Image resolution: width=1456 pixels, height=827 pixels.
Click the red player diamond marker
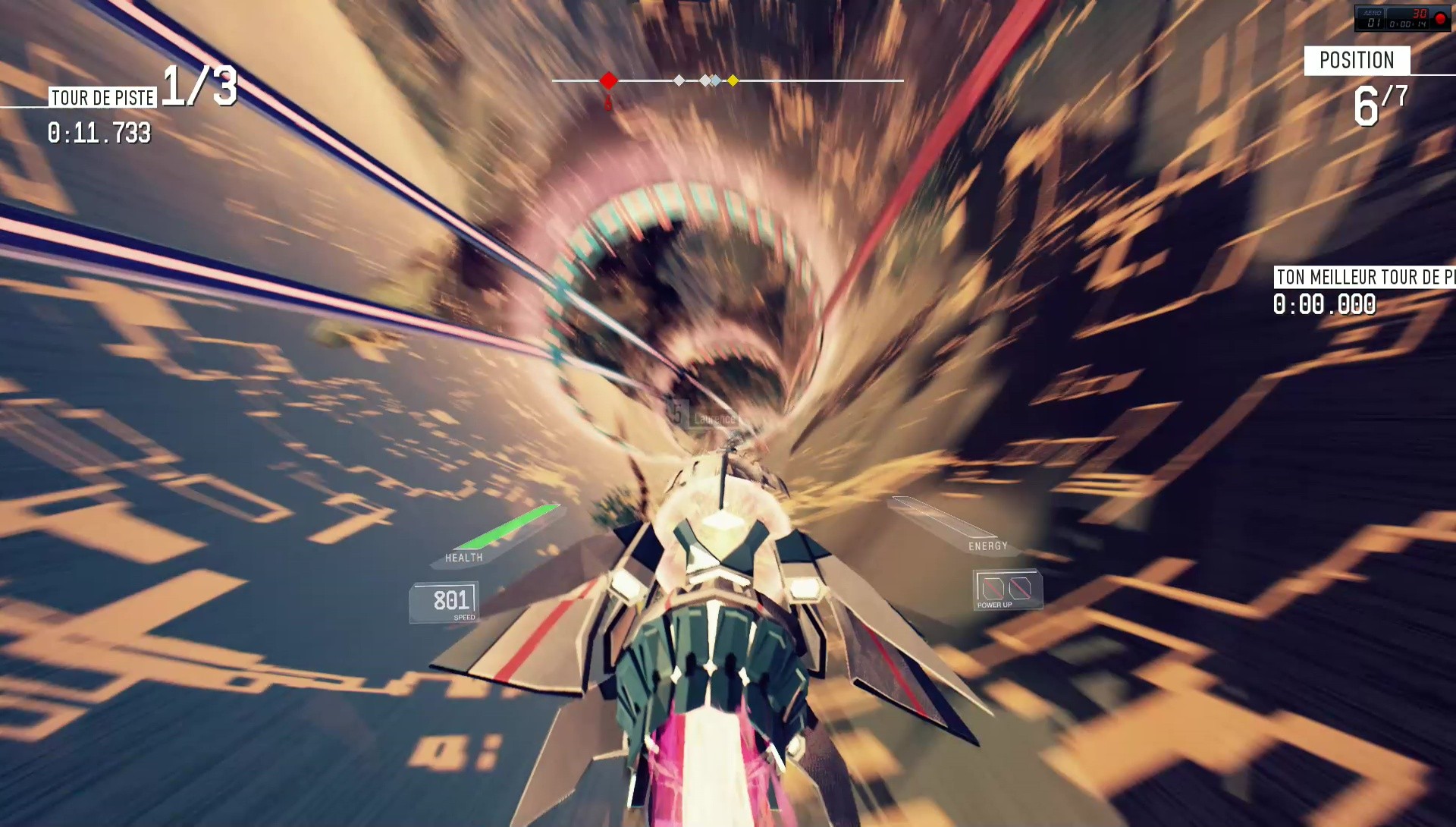[x=608, y=79]
